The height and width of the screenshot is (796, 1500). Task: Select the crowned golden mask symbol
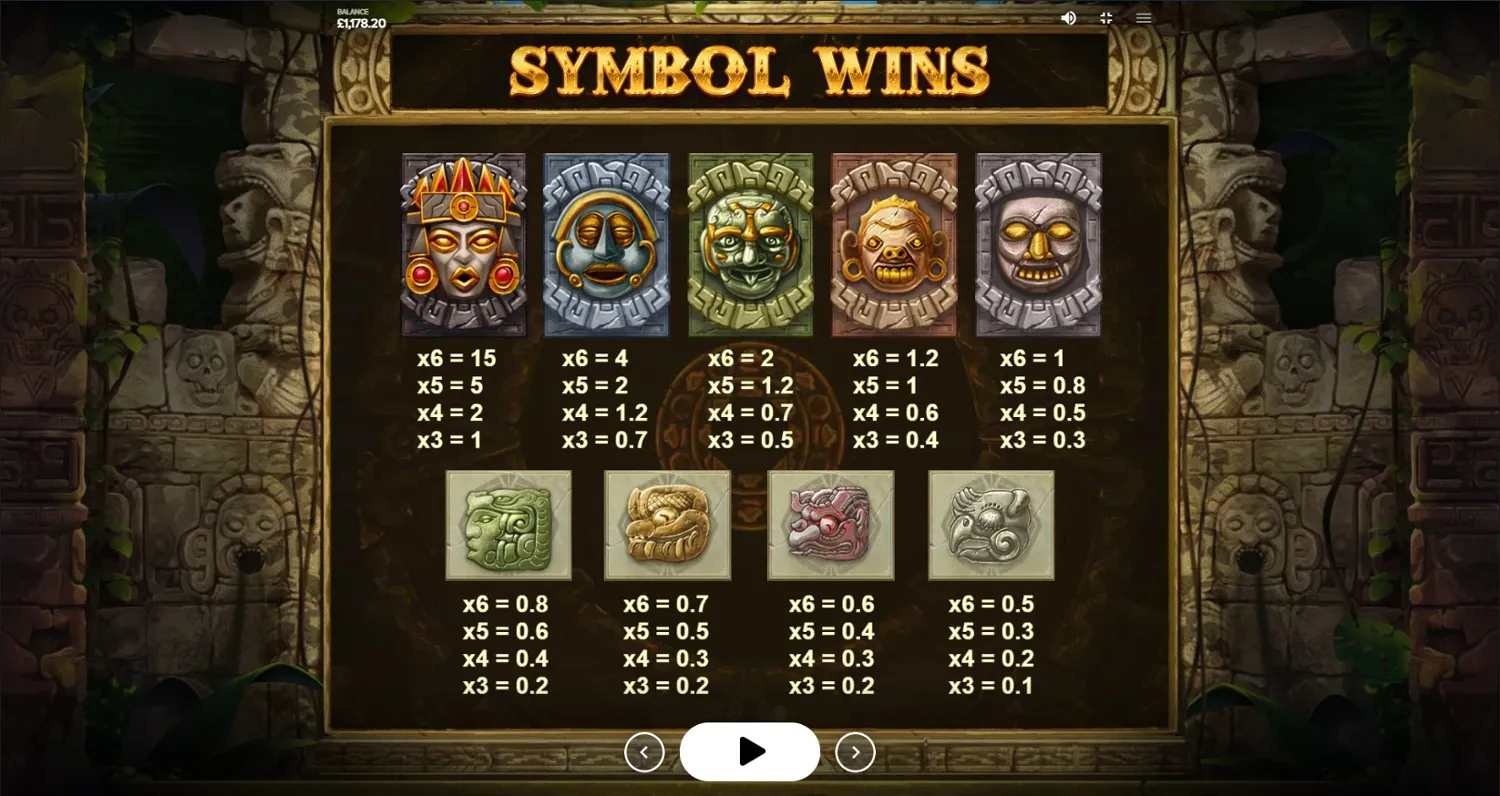463,244
